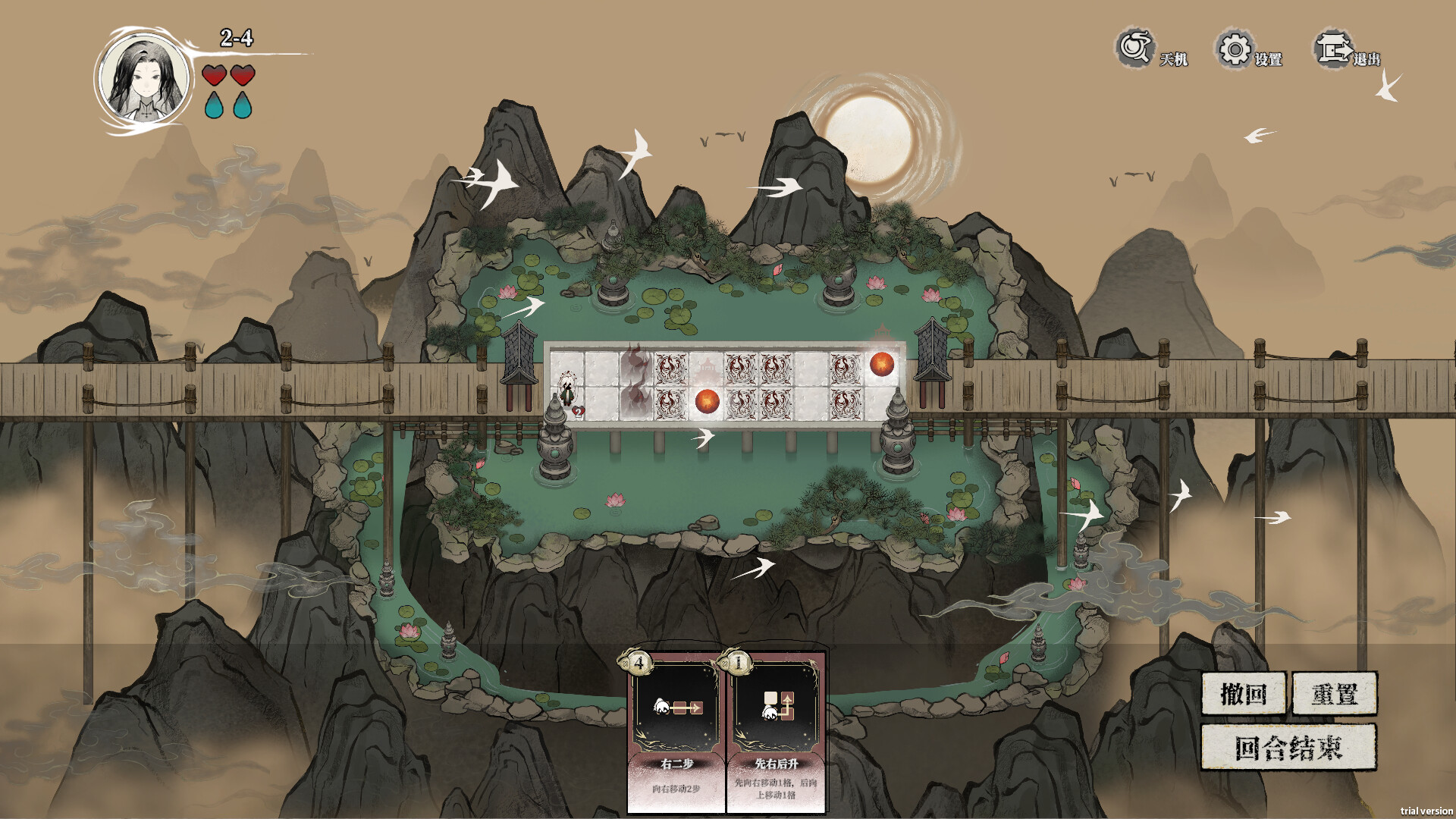This screenshot has width=1456, height=819.
Task: Click the heroine portrait avatar
Action: click(x=144, y=80)
